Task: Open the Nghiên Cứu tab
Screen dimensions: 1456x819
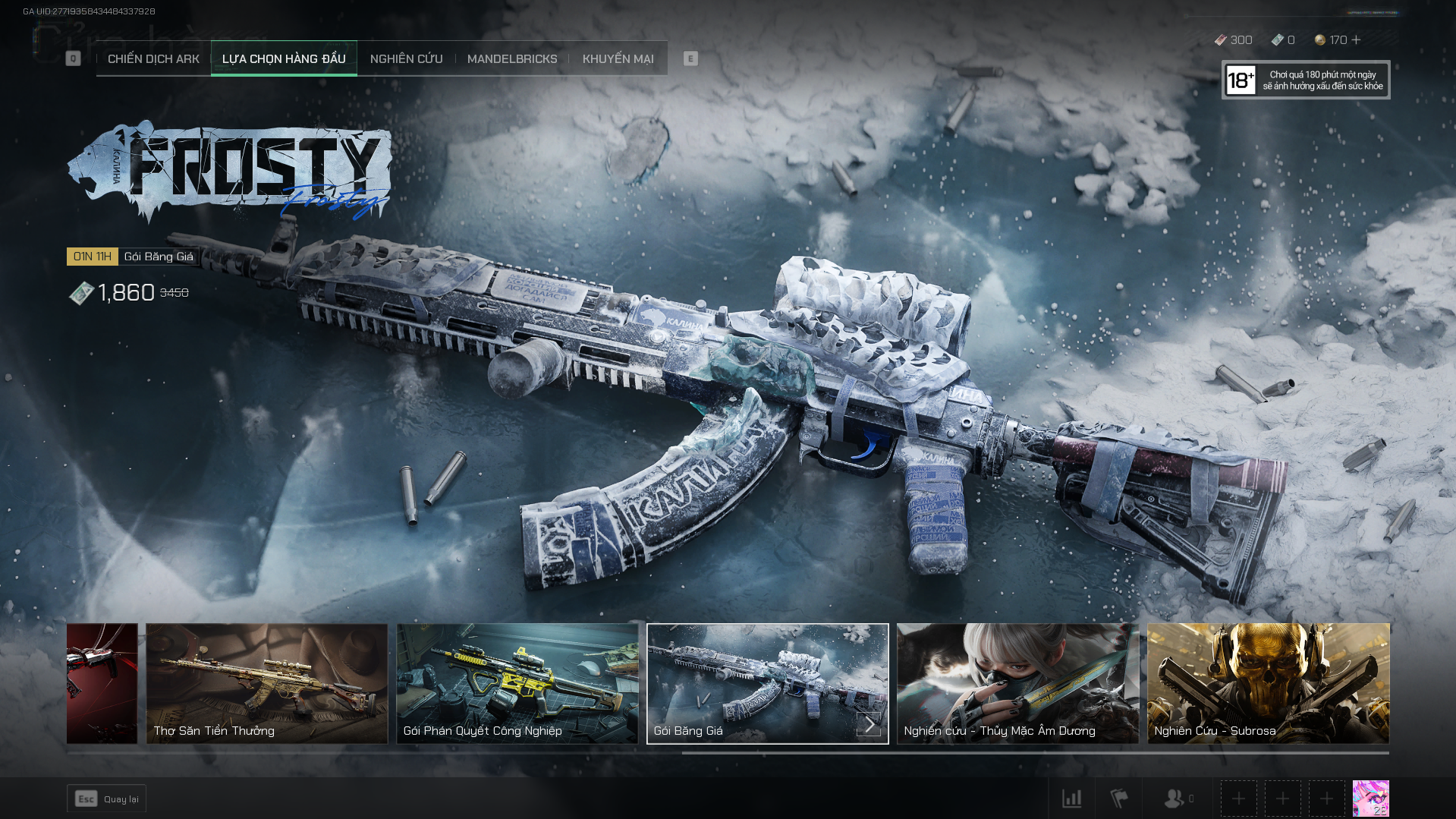Action: click(x=406, y=59)
